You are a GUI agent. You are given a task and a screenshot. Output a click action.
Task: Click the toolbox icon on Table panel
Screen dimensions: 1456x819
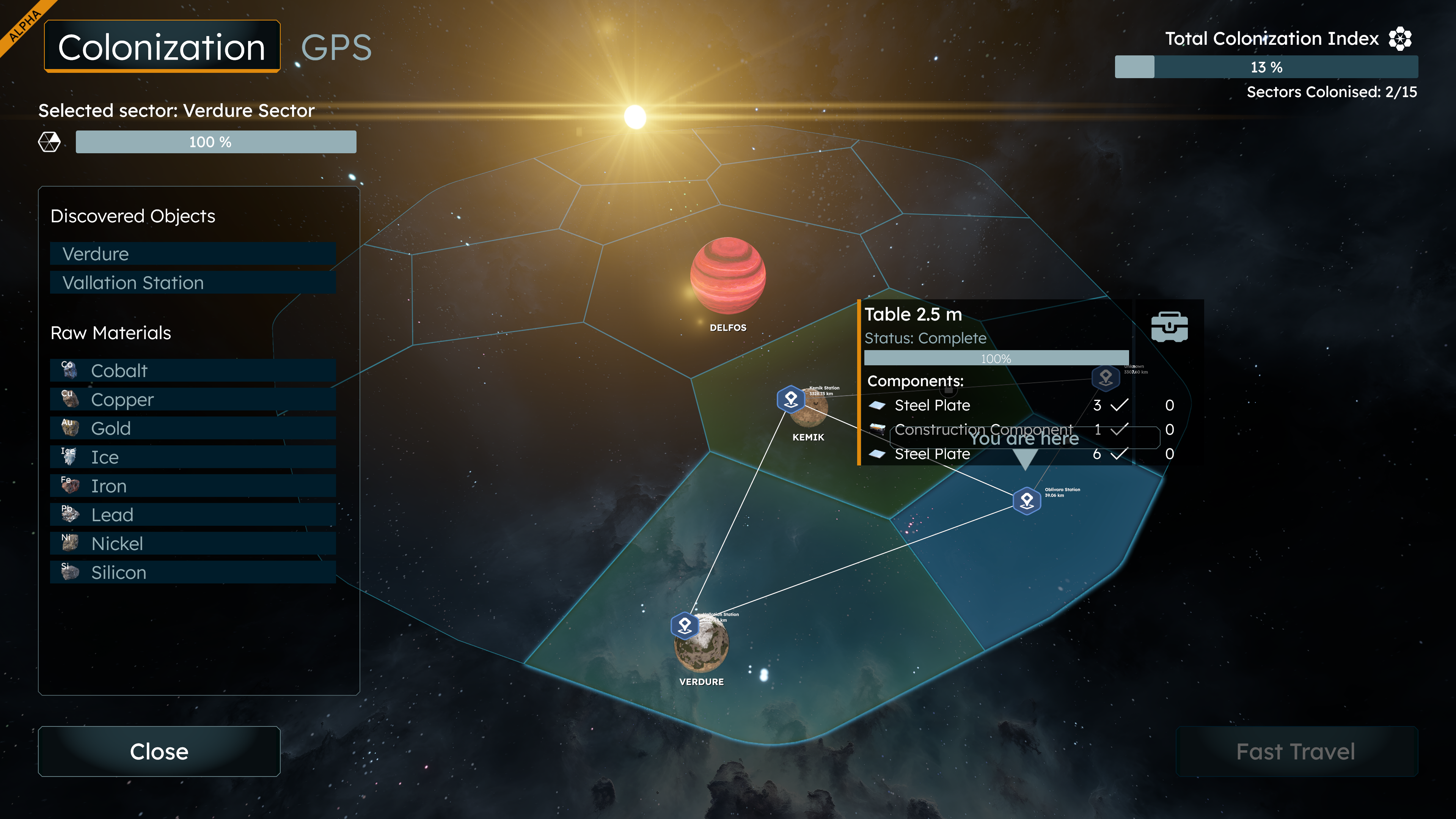pyautogui.click(x=1169, y=327)
